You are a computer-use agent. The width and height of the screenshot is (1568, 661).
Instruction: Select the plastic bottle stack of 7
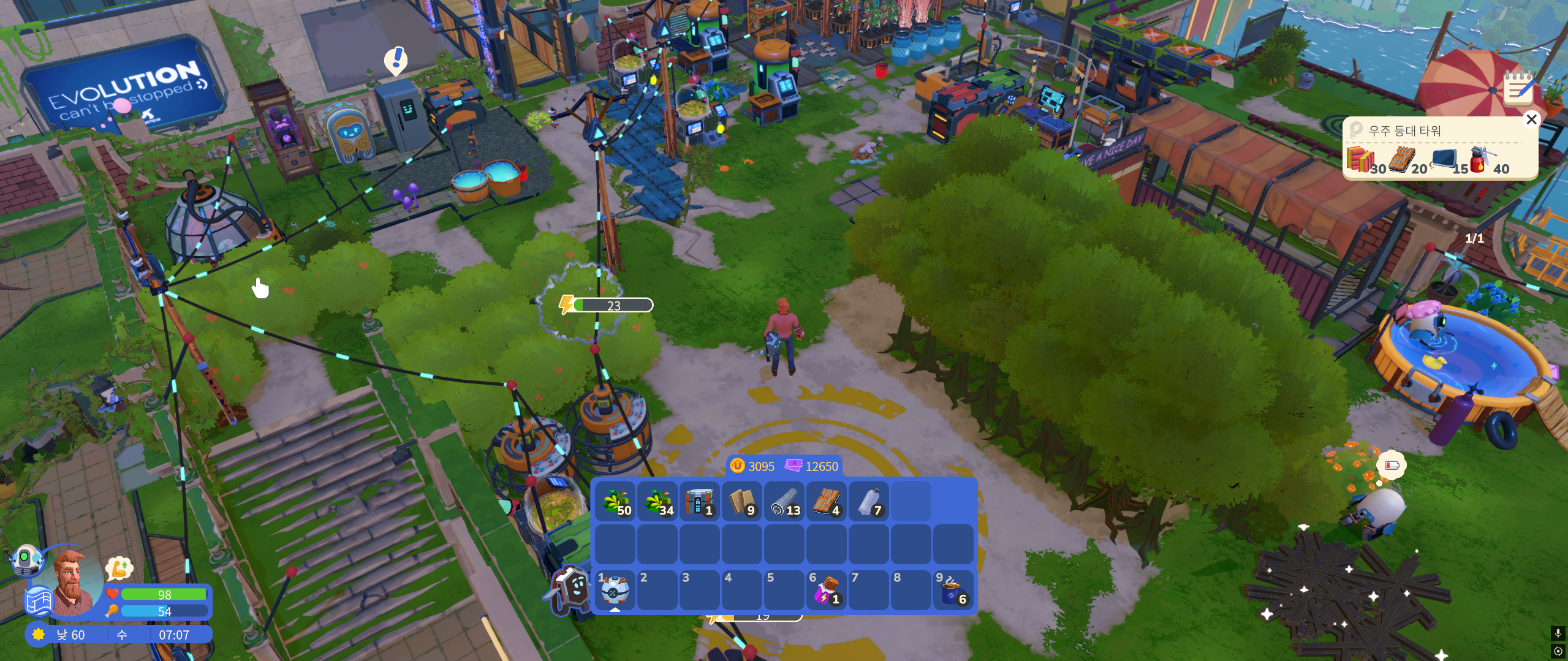coord(869,502)
